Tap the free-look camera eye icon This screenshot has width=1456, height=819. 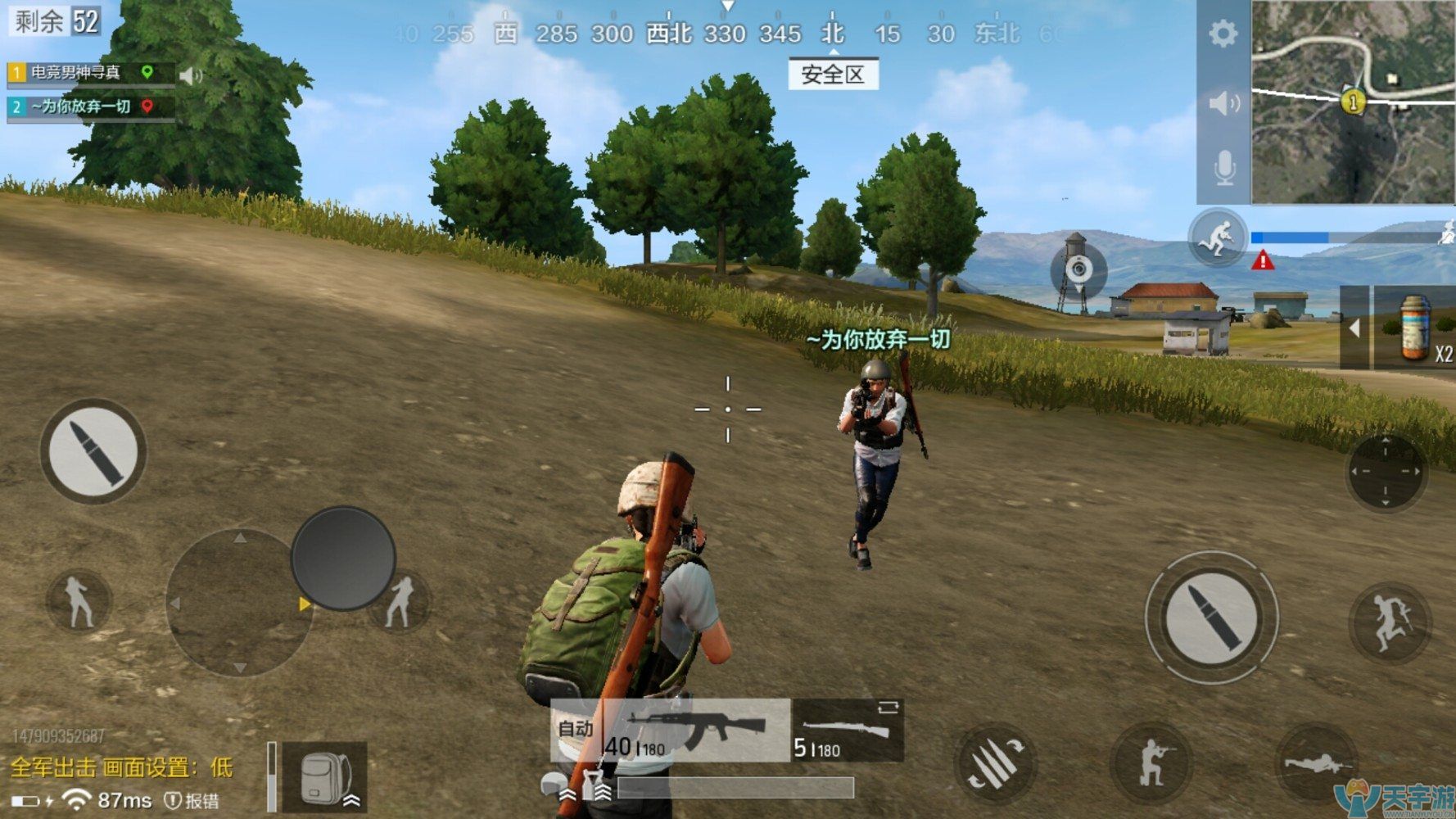[1079, 270]
